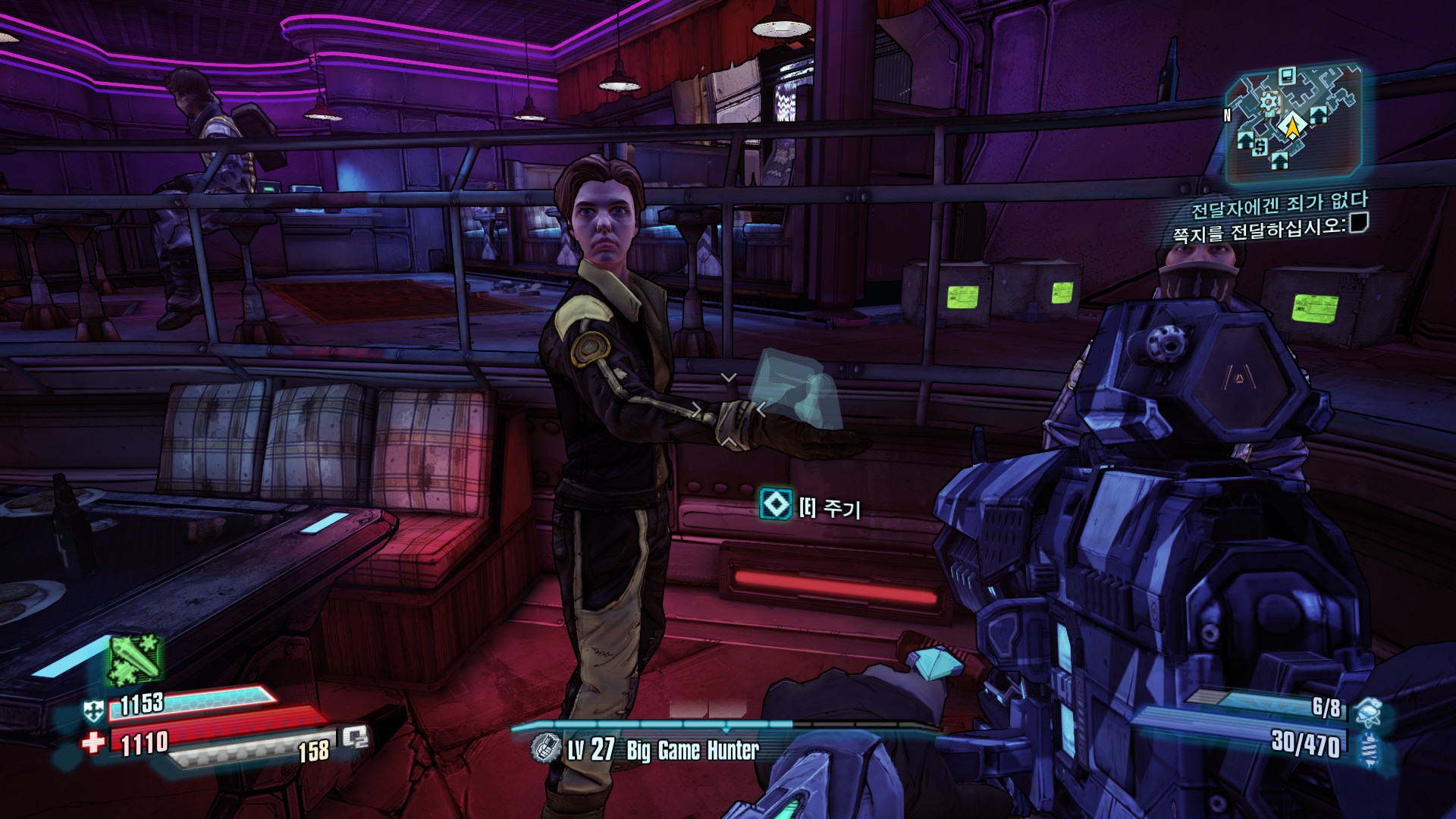This screenshot has height=819, width=1456.
Task: Select the player arrow on the minimap
Action: pyautogui.click(x=1289, y=126)
